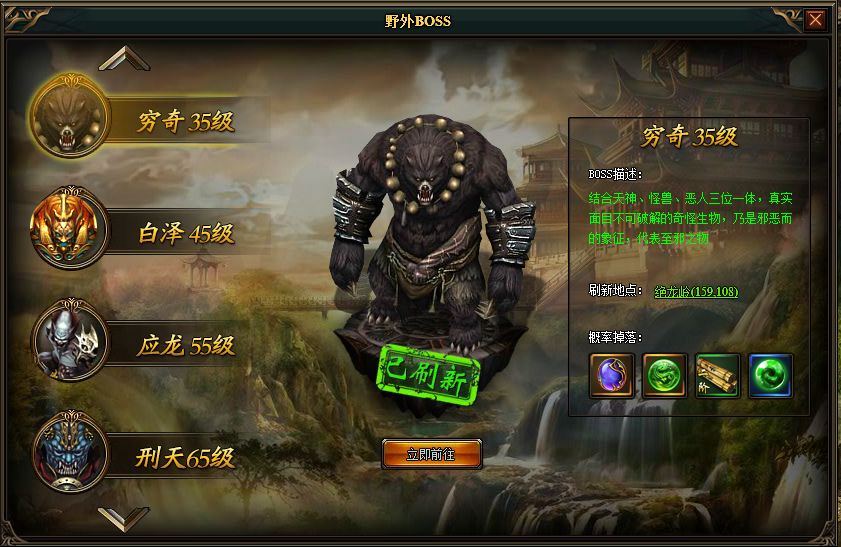Inspect the purple egg drop item
The image size is (841, 547).
pyautogui.click(x=611, y=376)
